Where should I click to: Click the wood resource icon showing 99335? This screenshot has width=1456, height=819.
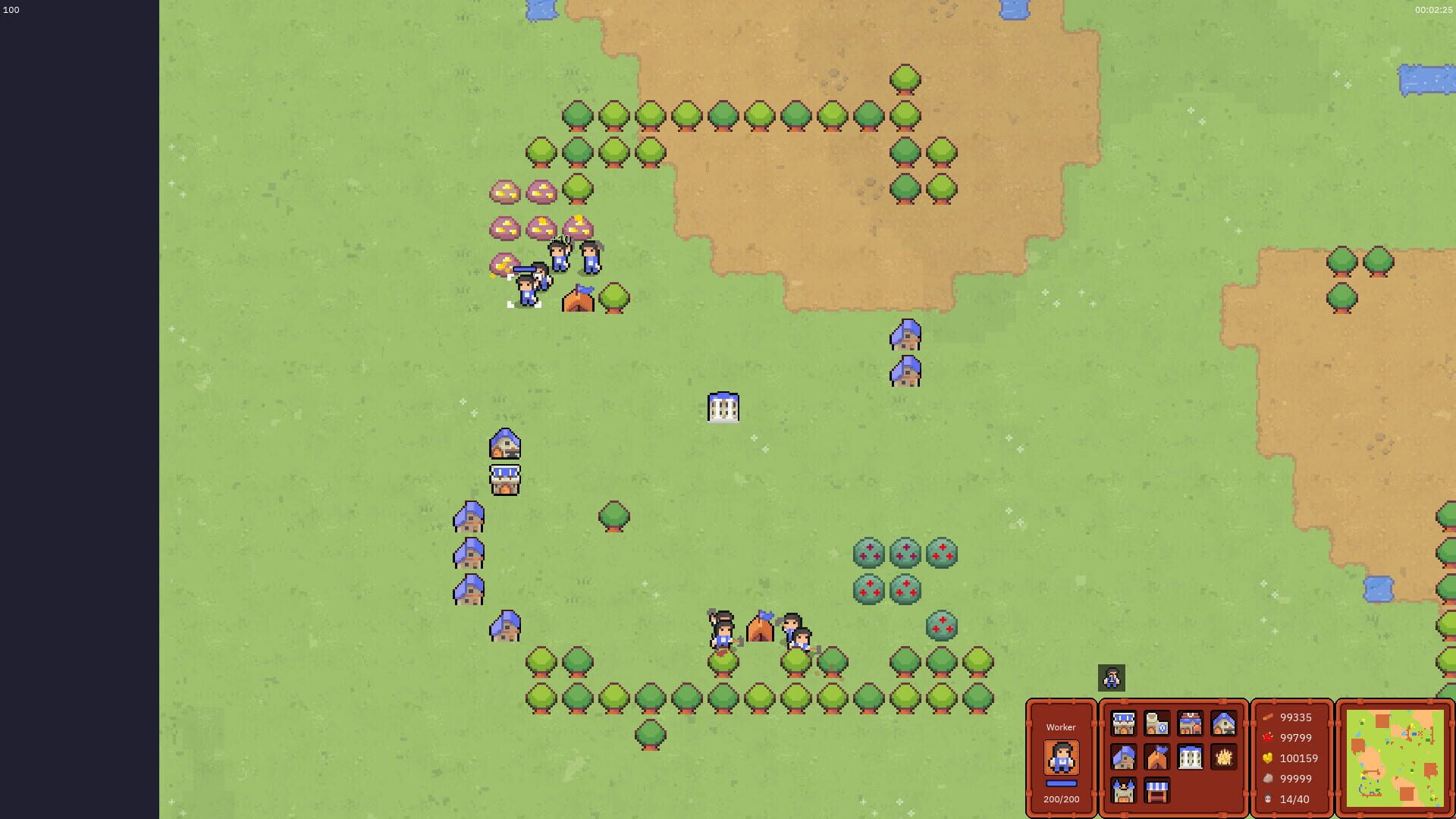point(1269,717)
